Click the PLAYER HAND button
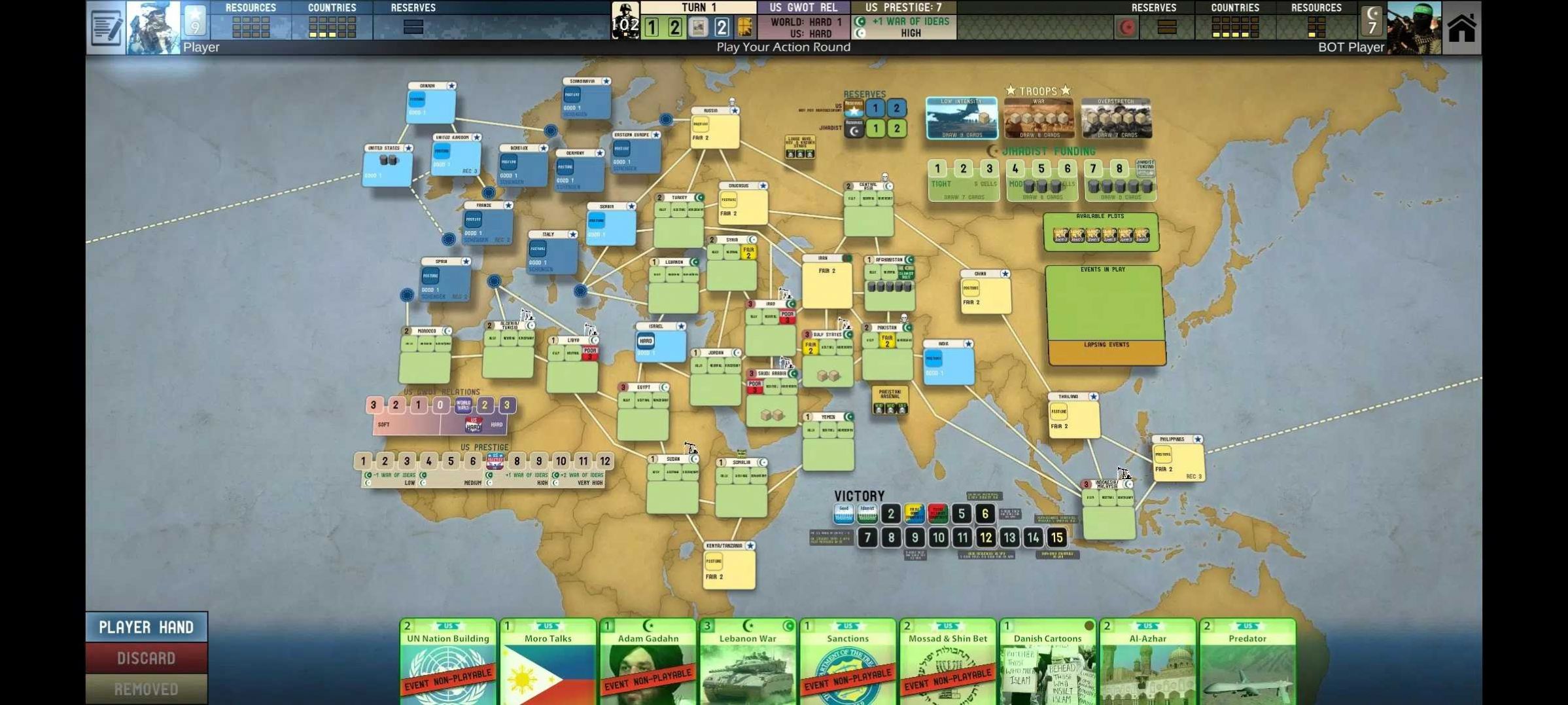The height and width of the screenshot is (705, 1568). point(147,627)
